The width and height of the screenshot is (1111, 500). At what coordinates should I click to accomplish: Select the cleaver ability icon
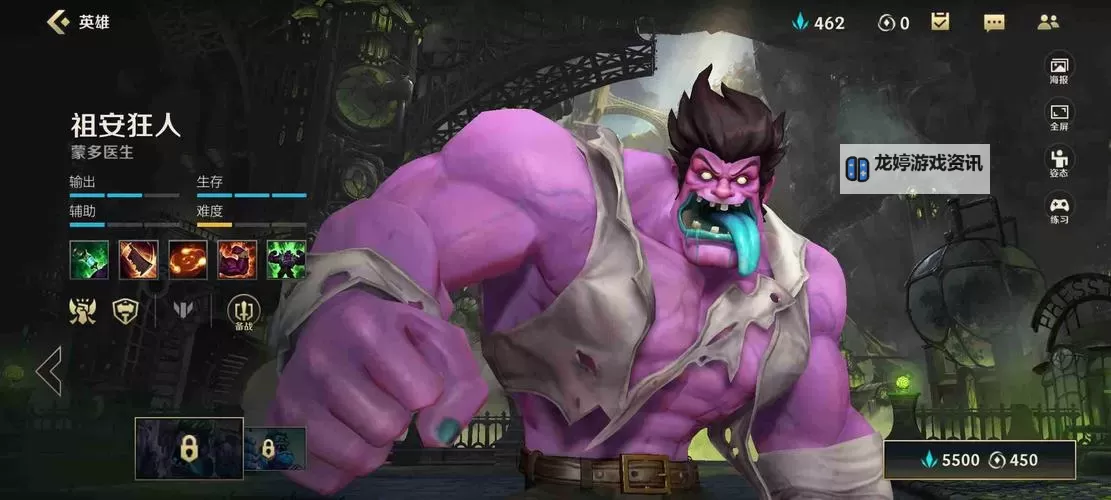(x=138, y=260)
